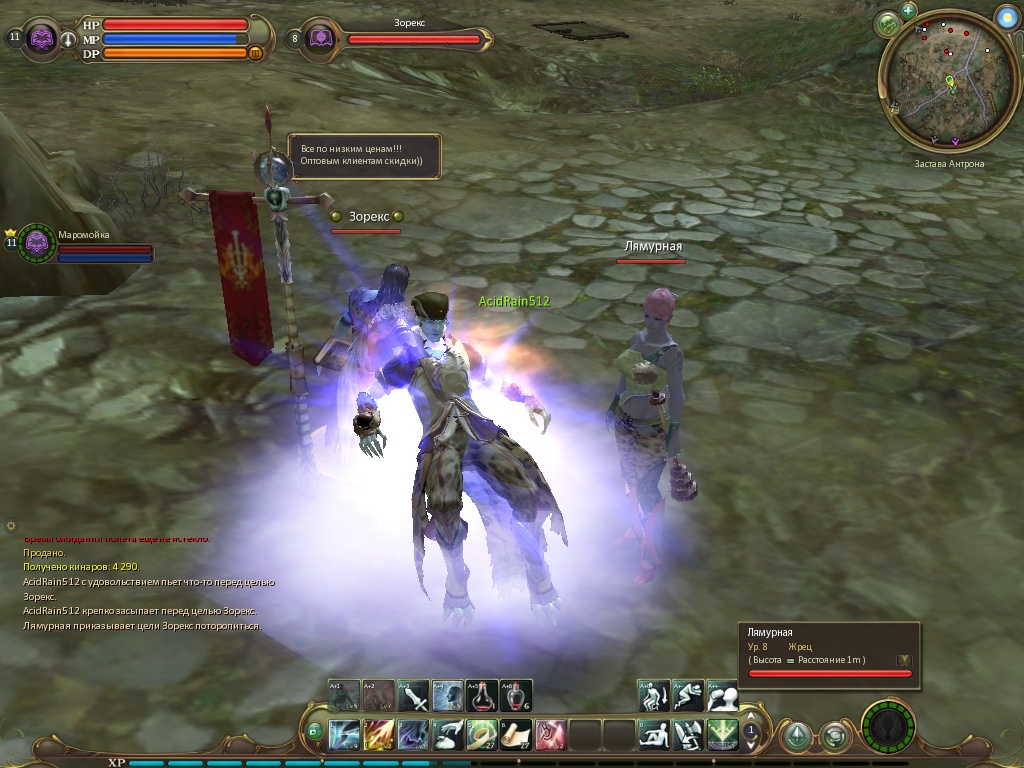
Task: Activate the first hotbar skill in slot 1
Action: (x=345, y=735)
